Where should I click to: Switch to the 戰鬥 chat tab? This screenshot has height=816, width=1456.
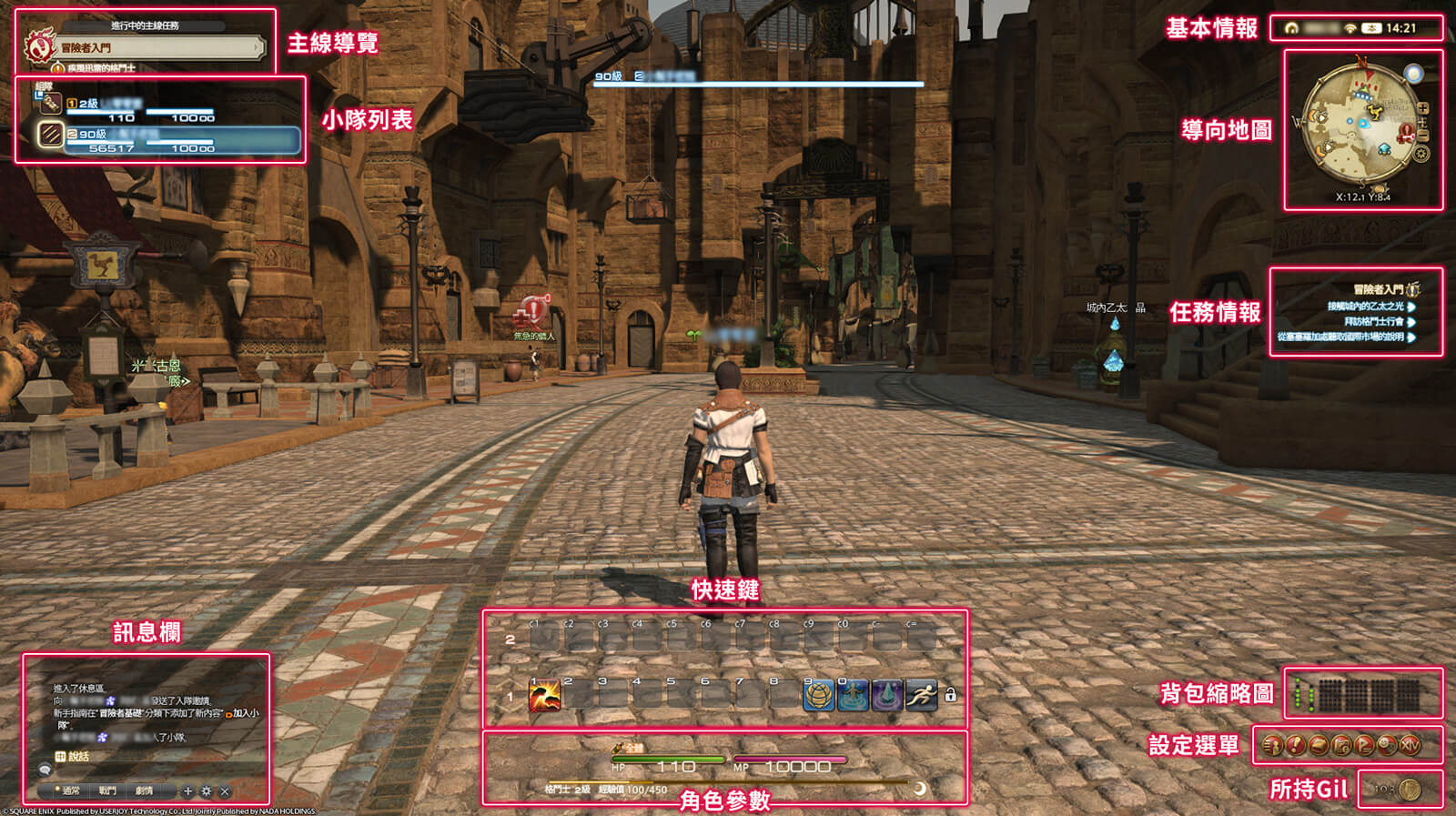point(107,791)
